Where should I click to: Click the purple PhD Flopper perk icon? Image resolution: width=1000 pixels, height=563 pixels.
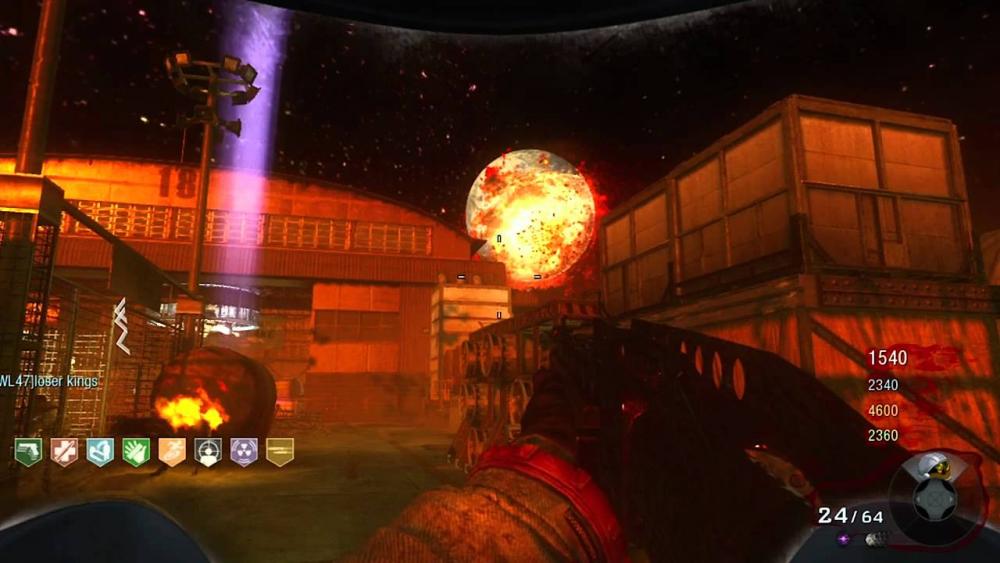tap(244, 452)
